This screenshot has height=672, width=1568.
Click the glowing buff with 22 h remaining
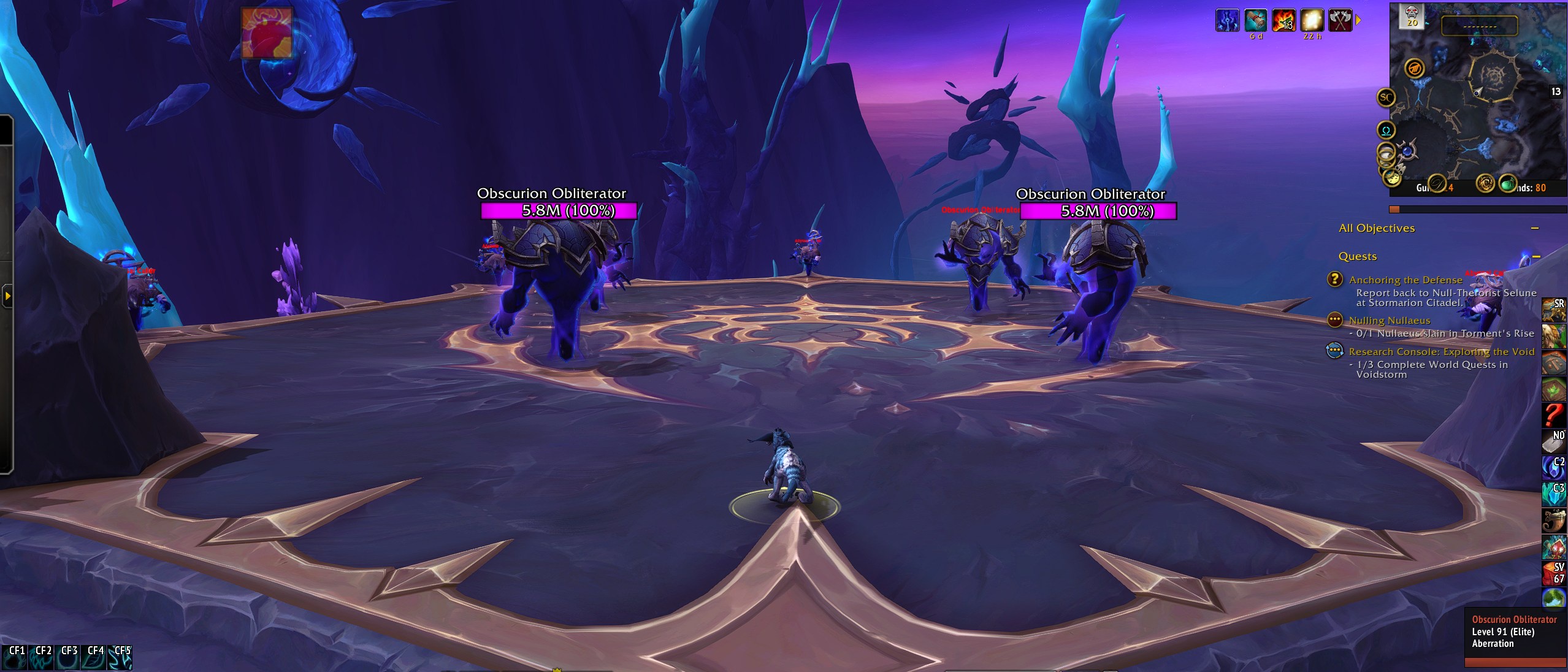1312,20
